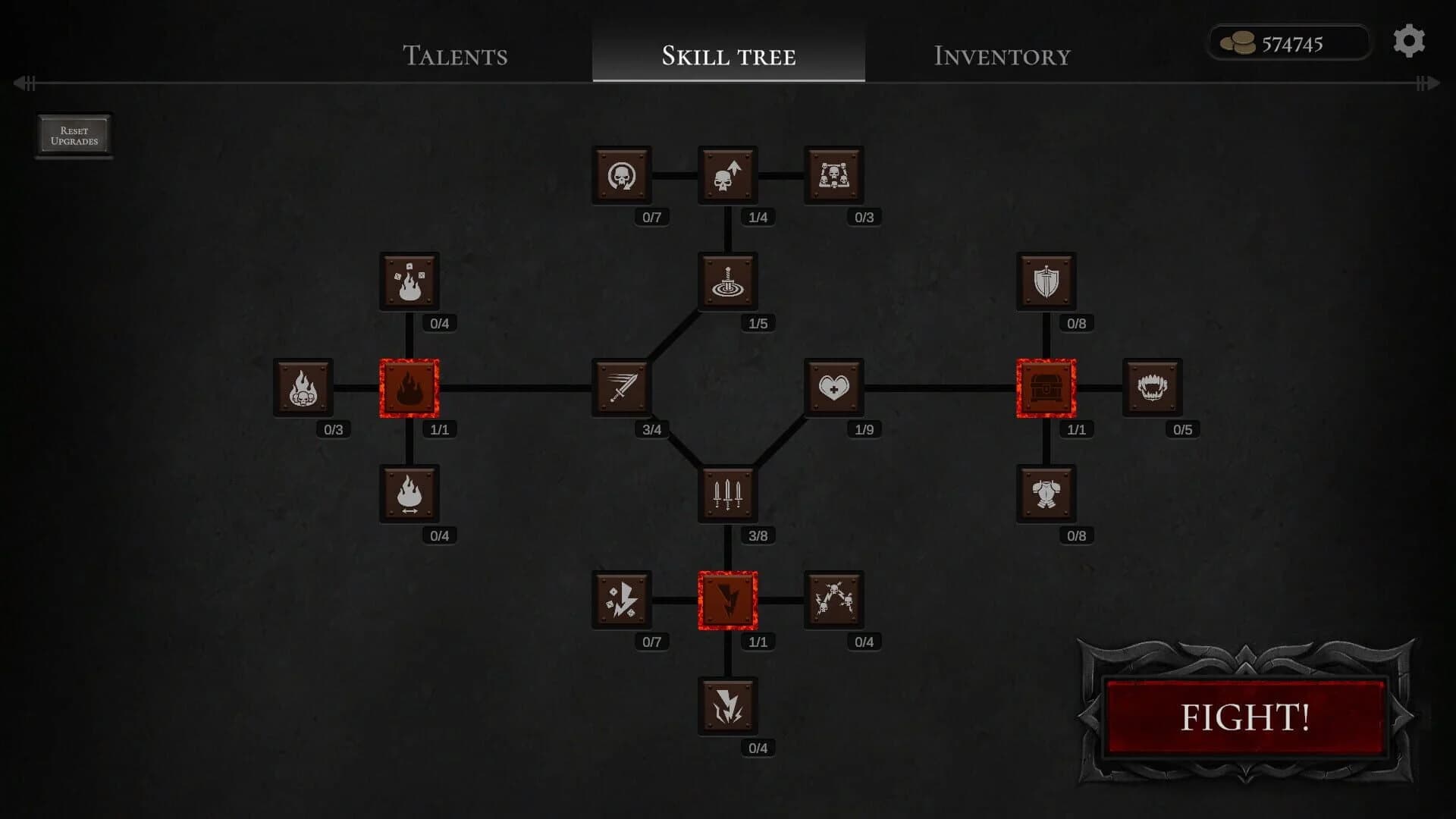Open the shield and sword skill node
The height and width of the screenshot is (819, 1456).
(1046, 281)
